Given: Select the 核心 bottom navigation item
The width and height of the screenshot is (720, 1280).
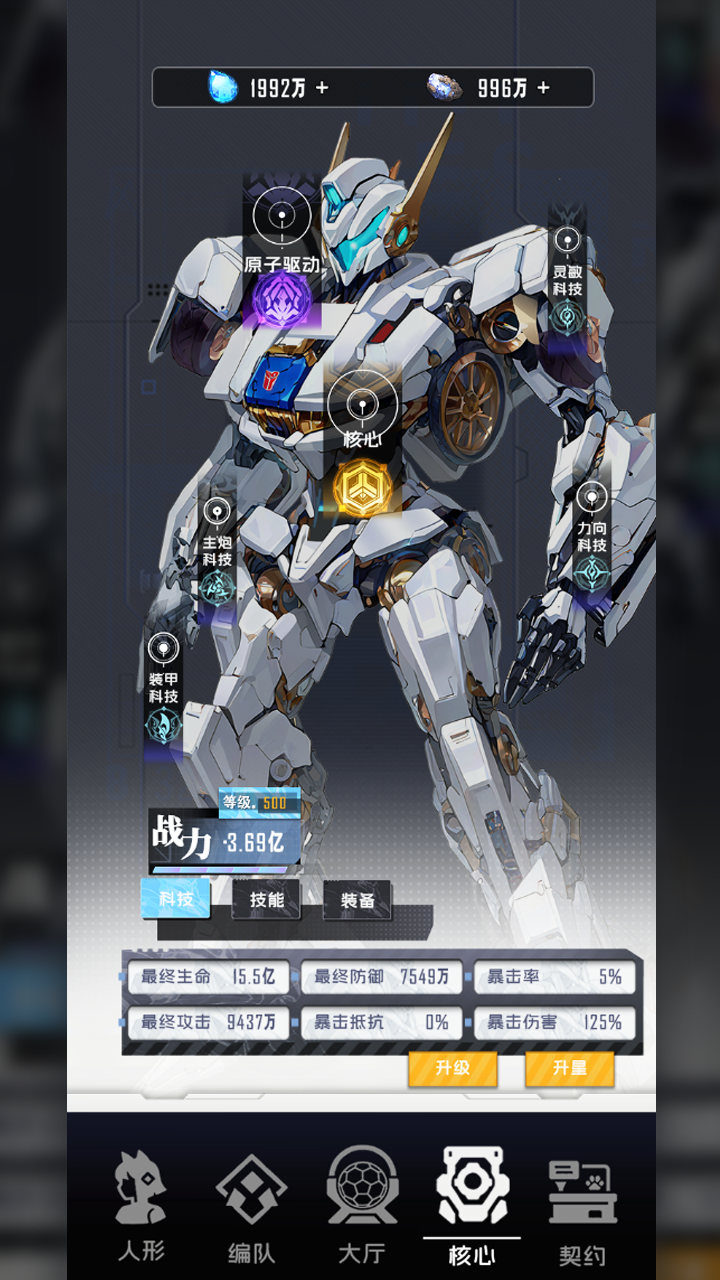Looking at the screenshot, I should coord(471,1207).
